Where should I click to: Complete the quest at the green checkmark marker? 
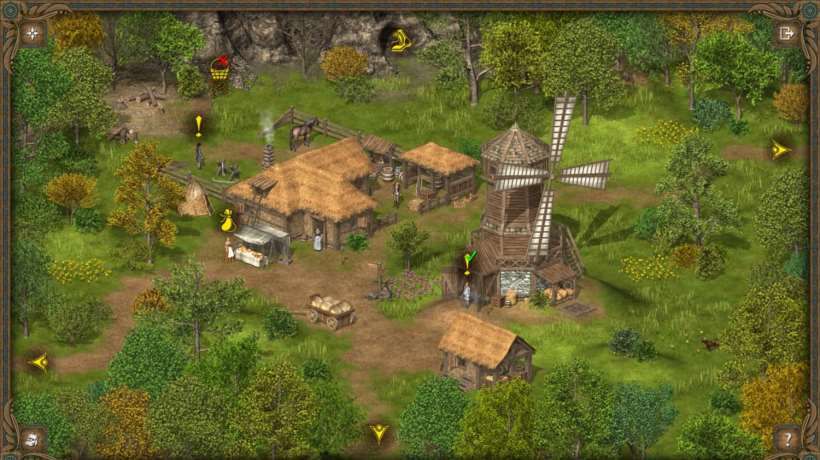tap(467, 263)
